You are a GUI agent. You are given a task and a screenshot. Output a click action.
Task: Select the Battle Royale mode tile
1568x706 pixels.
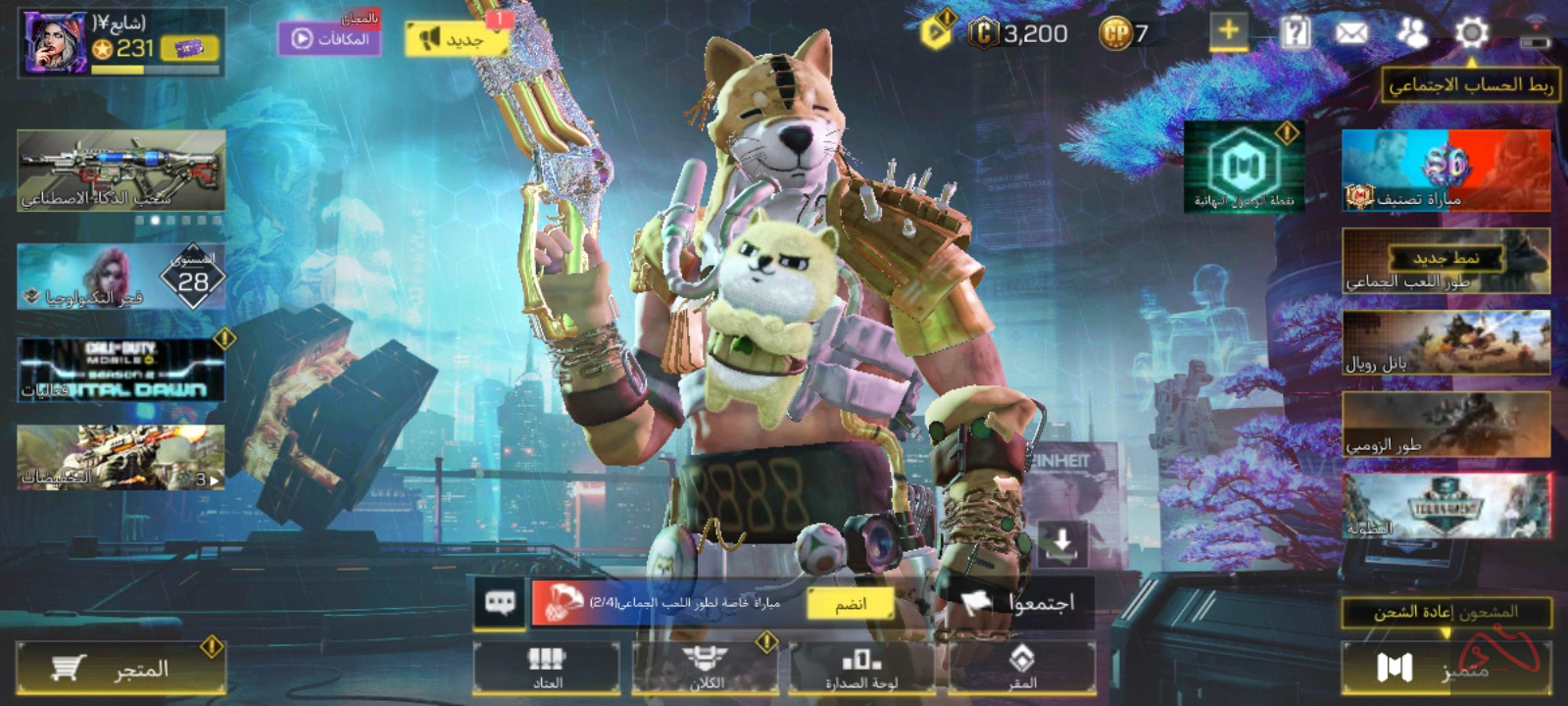(1445, 343)
